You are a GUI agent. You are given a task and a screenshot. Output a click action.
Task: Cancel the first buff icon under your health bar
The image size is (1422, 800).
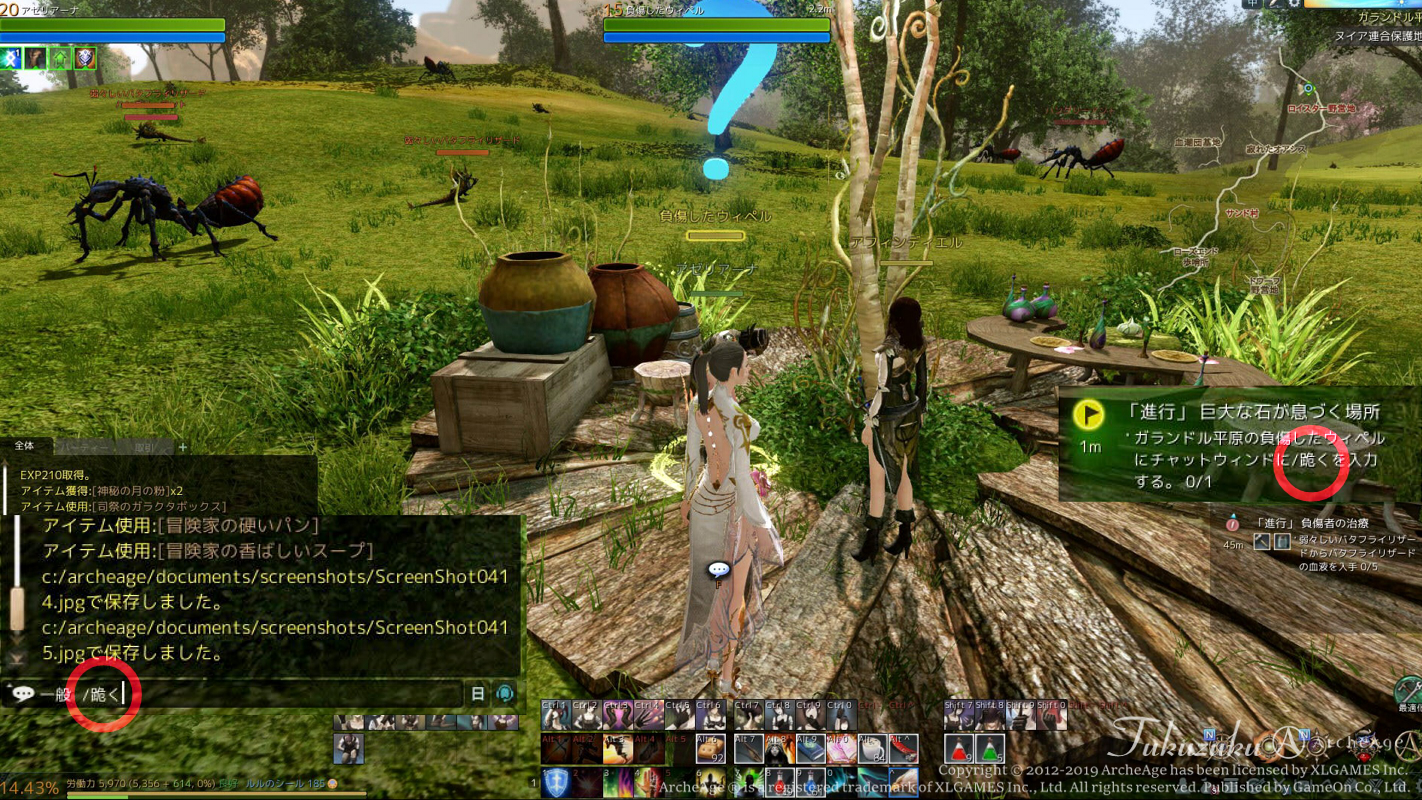click(x=10, y=58)
